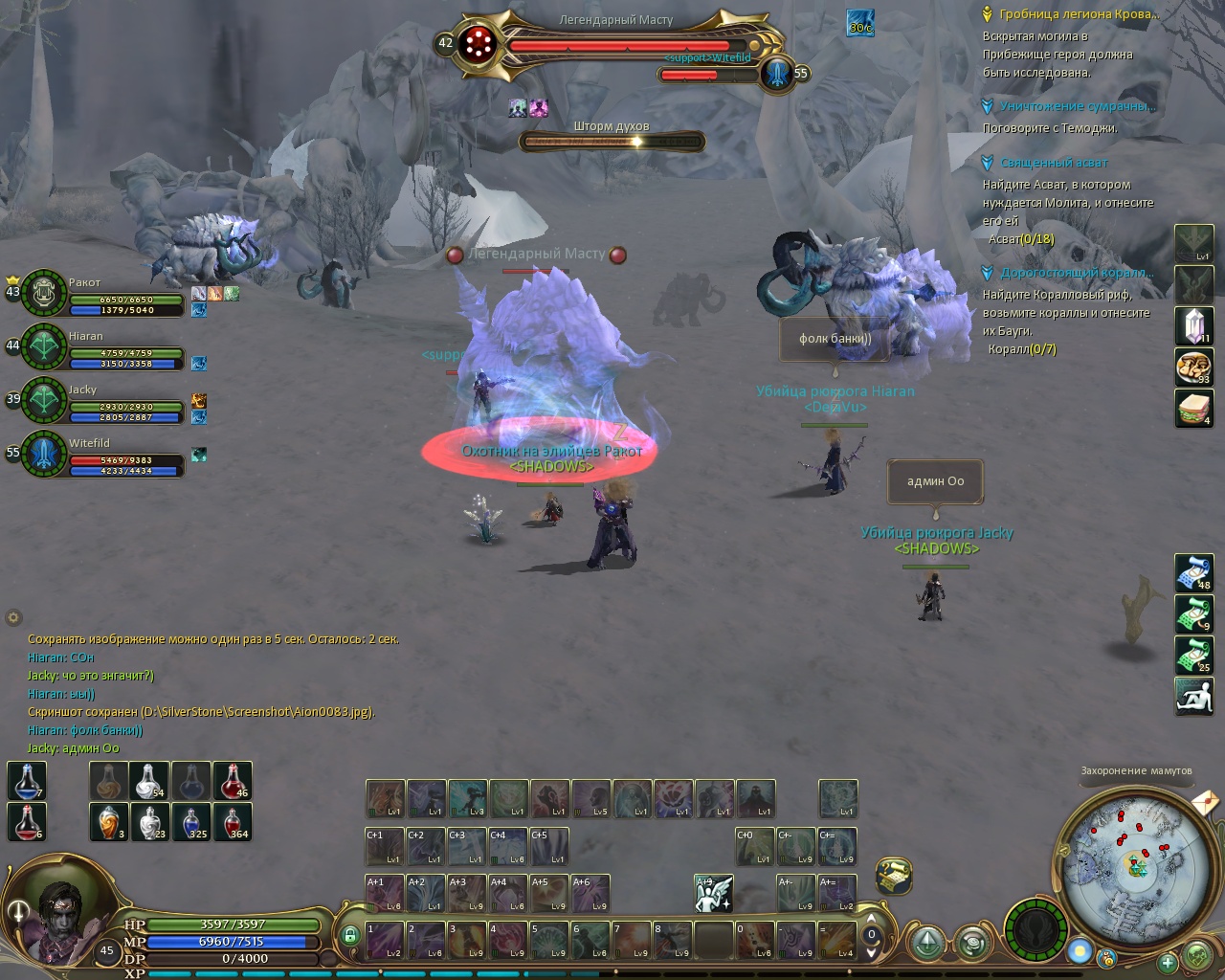Screen dimensions: 1225x980
Task: Use the white flask with 54 count
Action: 150,781
